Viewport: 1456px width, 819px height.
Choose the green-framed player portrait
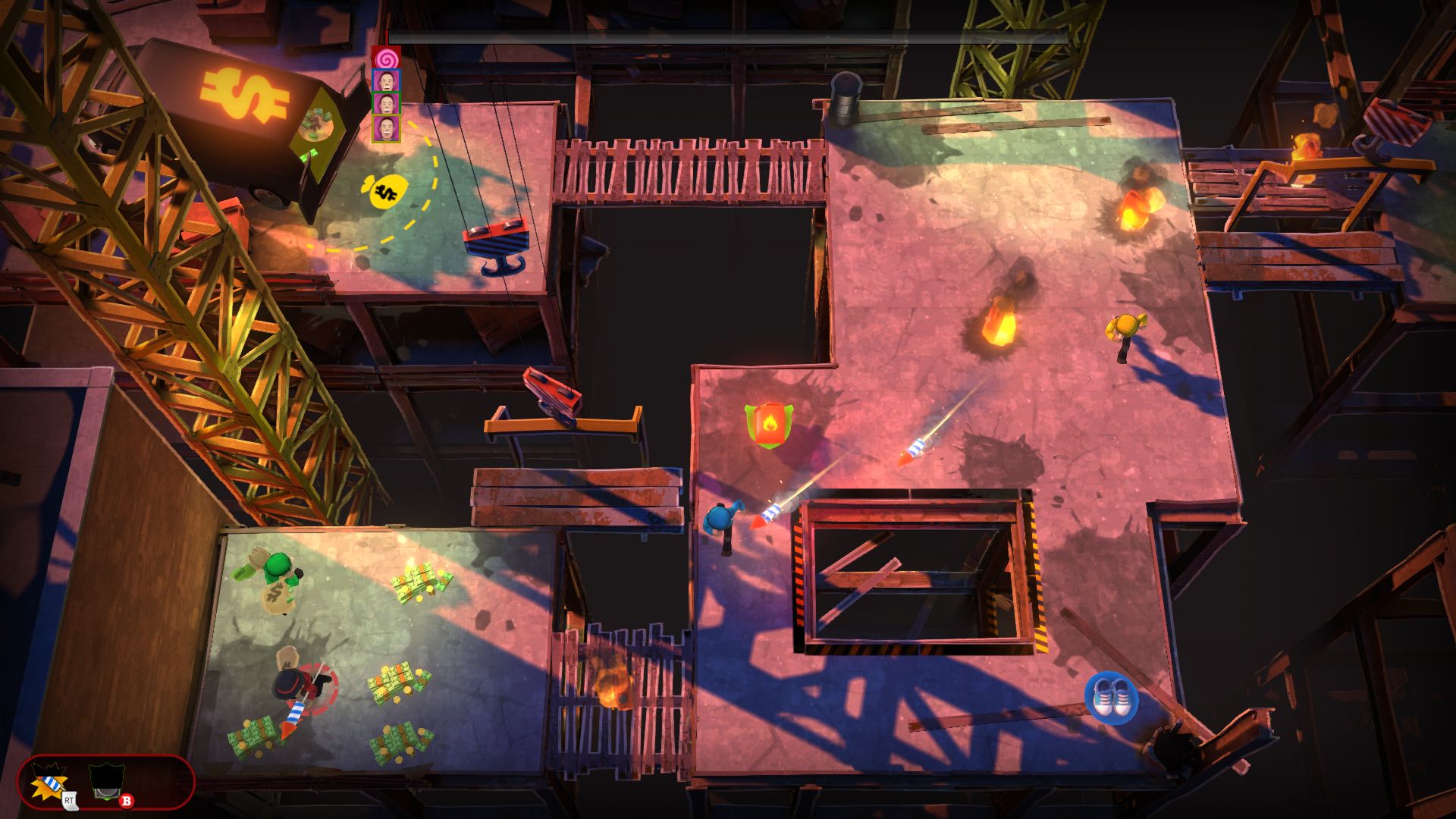pyautogui.click(x=386, y=104)
